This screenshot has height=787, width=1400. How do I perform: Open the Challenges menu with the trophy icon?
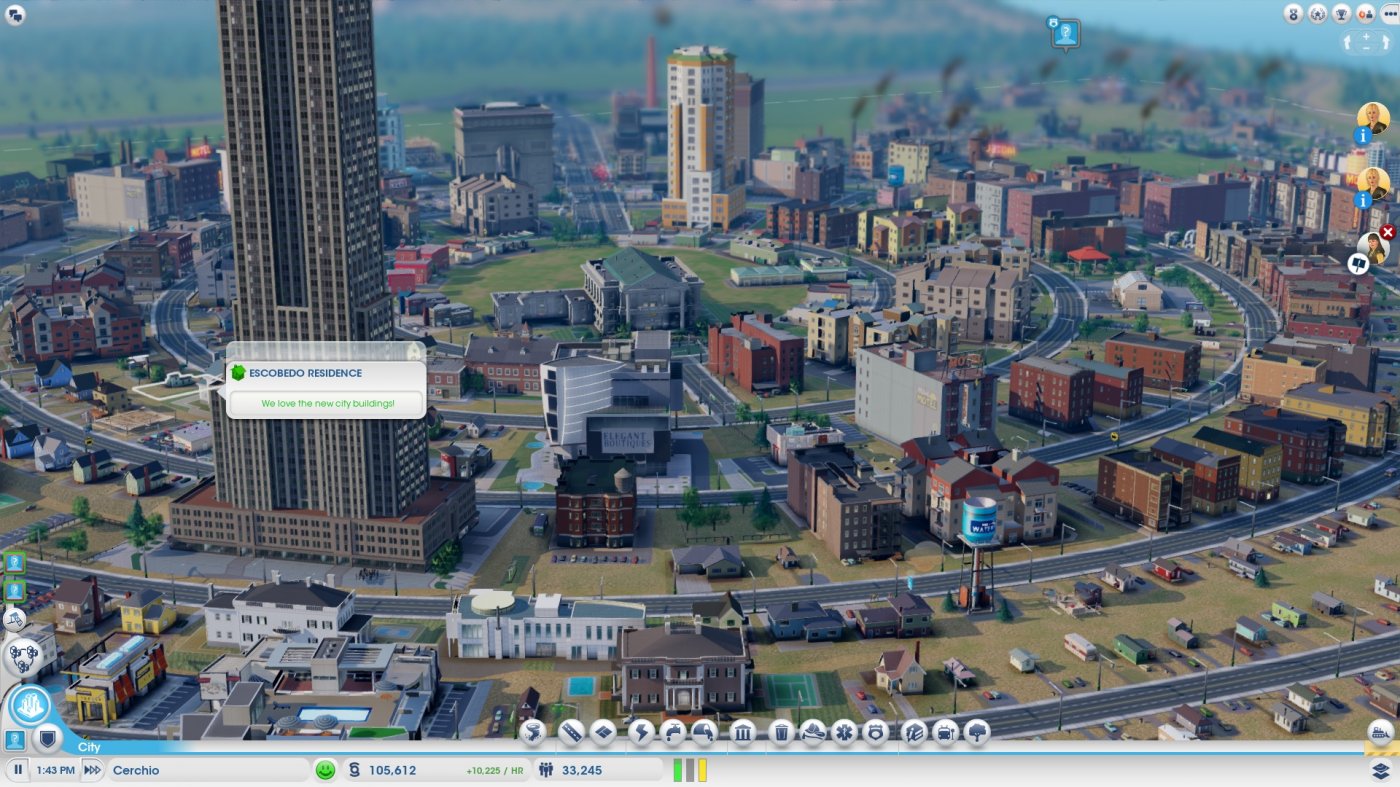pyautogui.click(x=1341, y=14)
